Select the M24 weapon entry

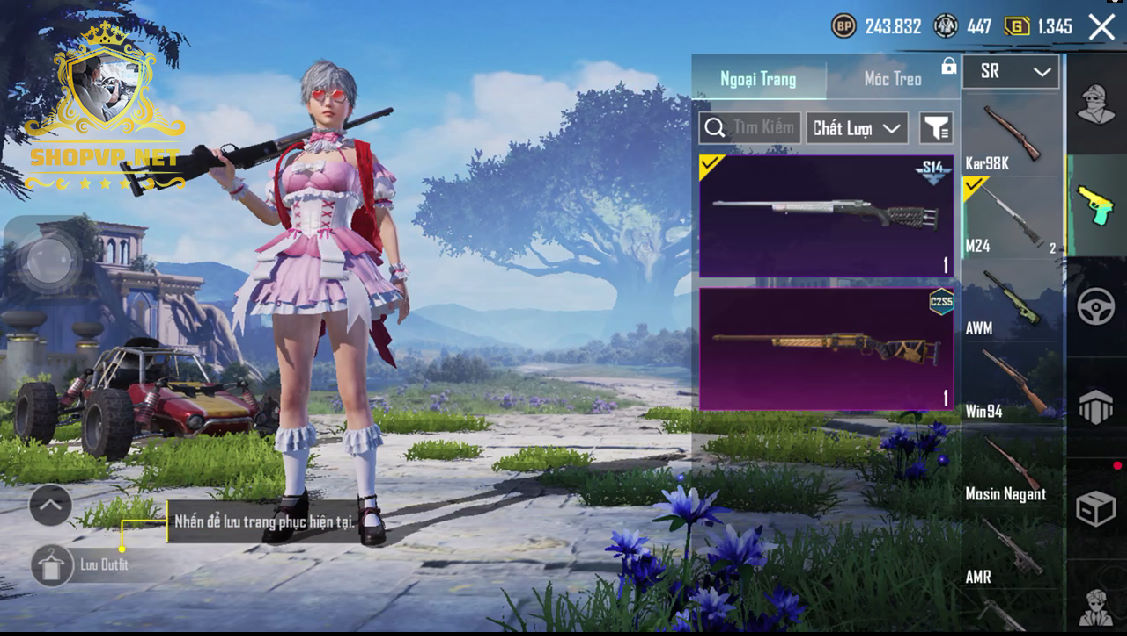pyautogui.click(x=1011, y=217)
